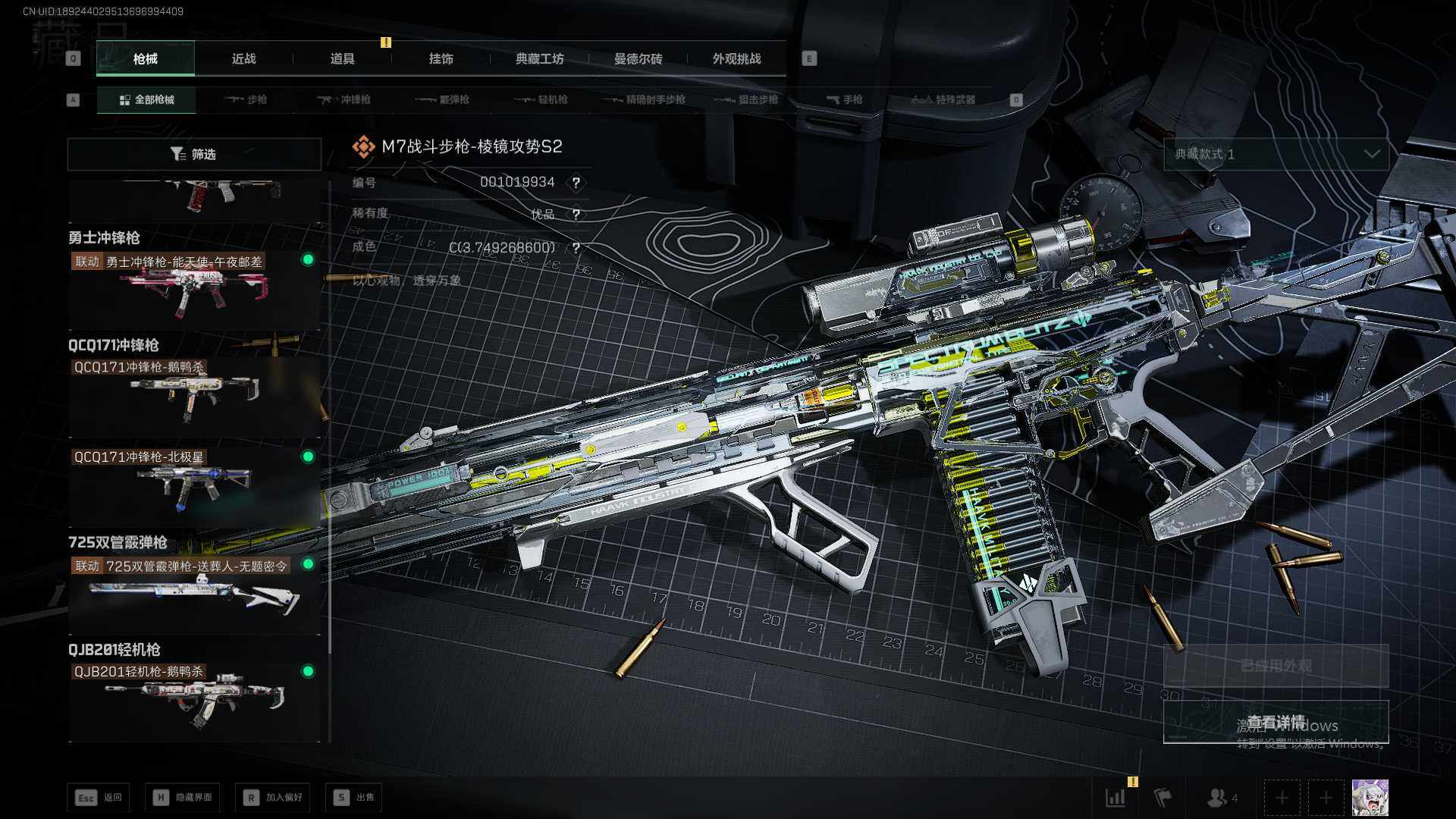Switch to the 近战 melee tab

243,59
